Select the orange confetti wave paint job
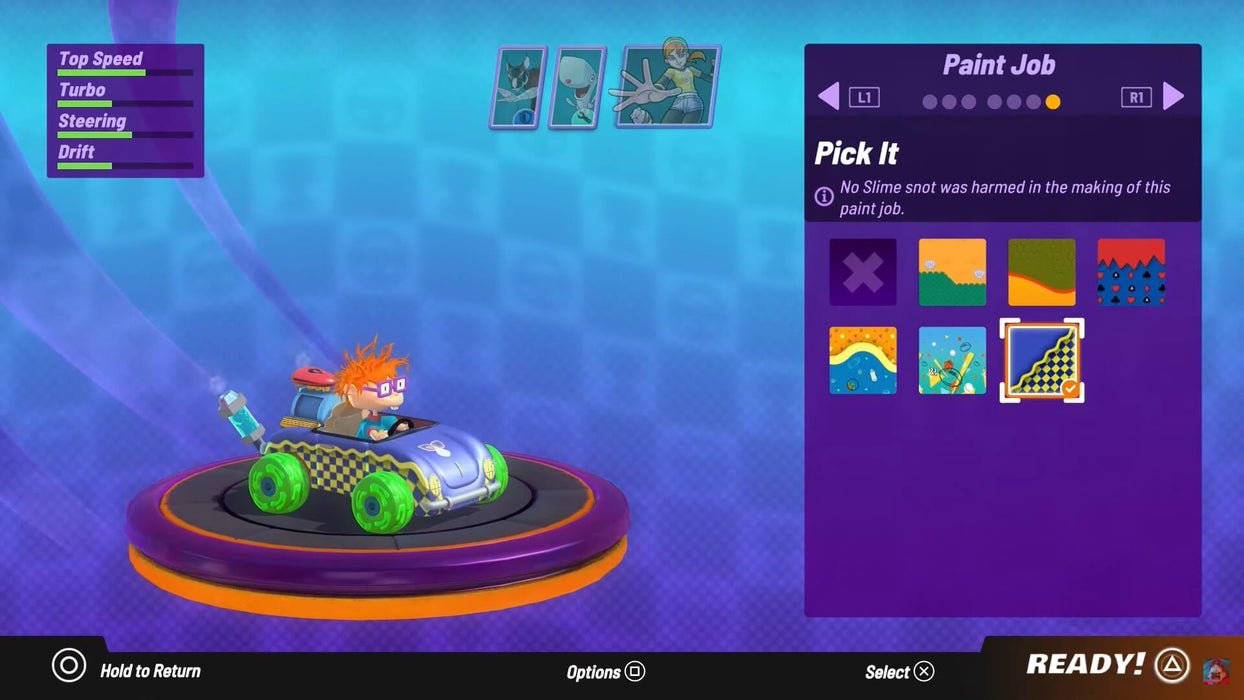Screen dimensions: 1244x700 click(x=863, y=360)
